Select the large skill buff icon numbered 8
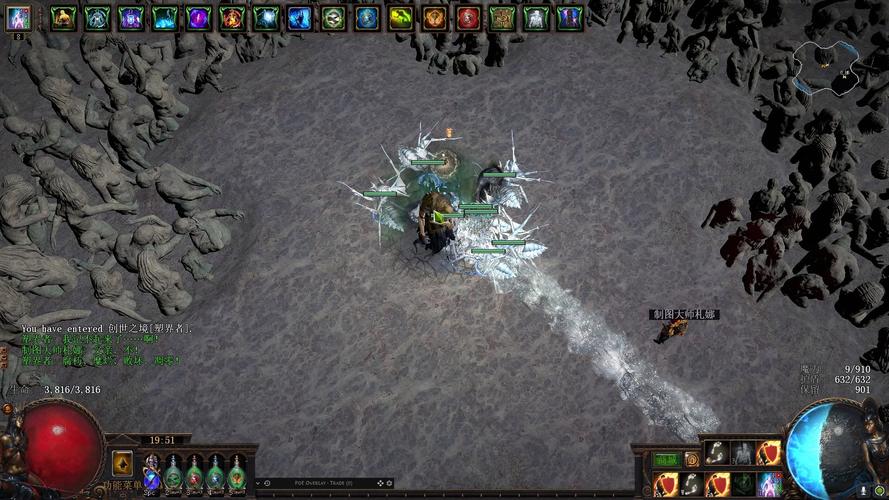 [x=18, y=18]
